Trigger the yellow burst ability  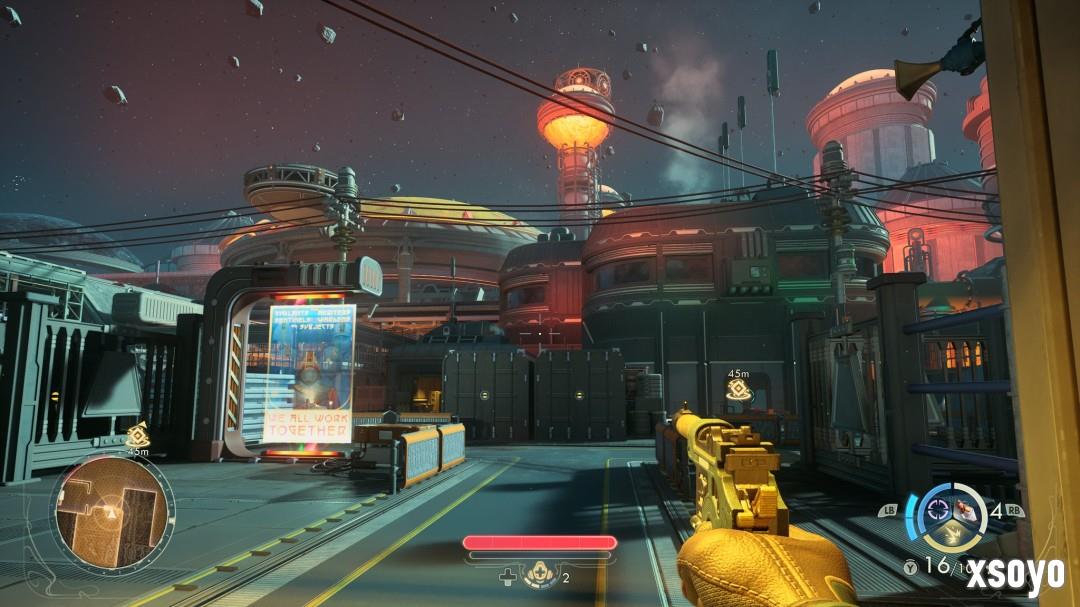tap(952, 535)
